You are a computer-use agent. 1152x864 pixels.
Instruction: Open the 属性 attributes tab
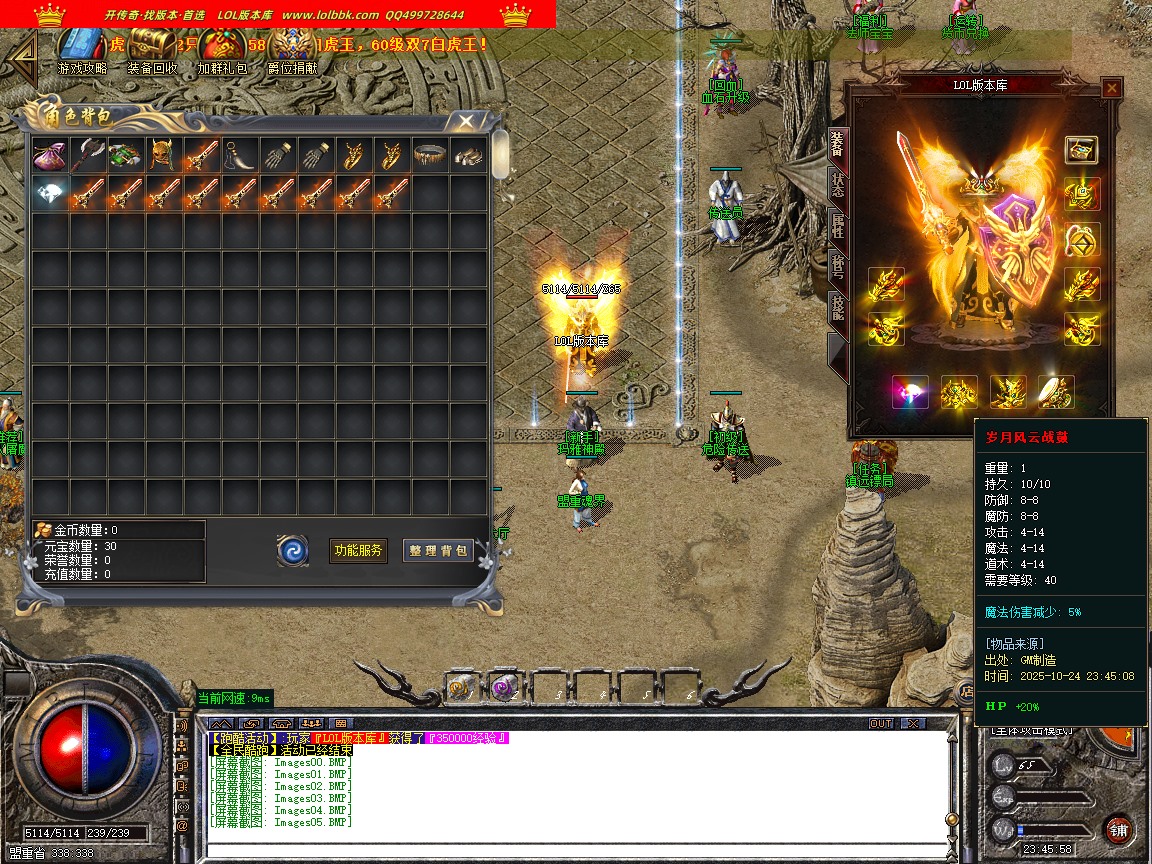838,230
